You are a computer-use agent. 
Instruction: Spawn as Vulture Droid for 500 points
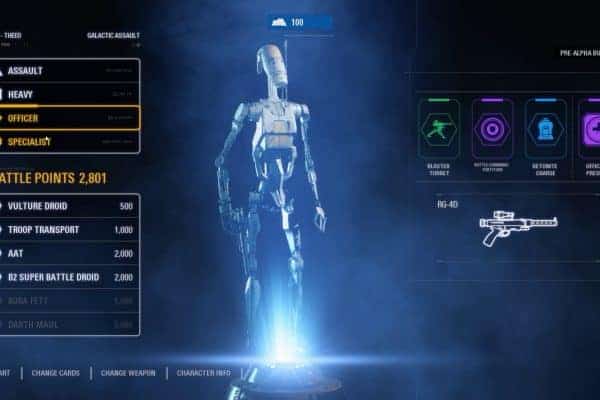point(68,206)
